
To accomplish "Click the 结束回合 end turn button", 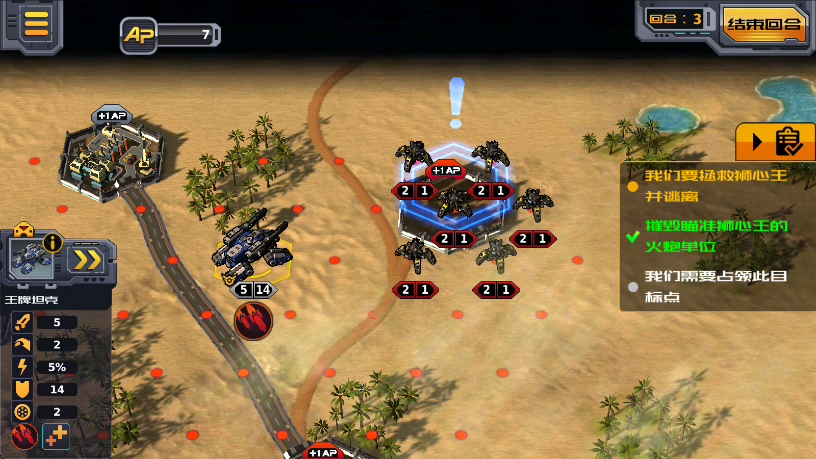I will point(764,24).
